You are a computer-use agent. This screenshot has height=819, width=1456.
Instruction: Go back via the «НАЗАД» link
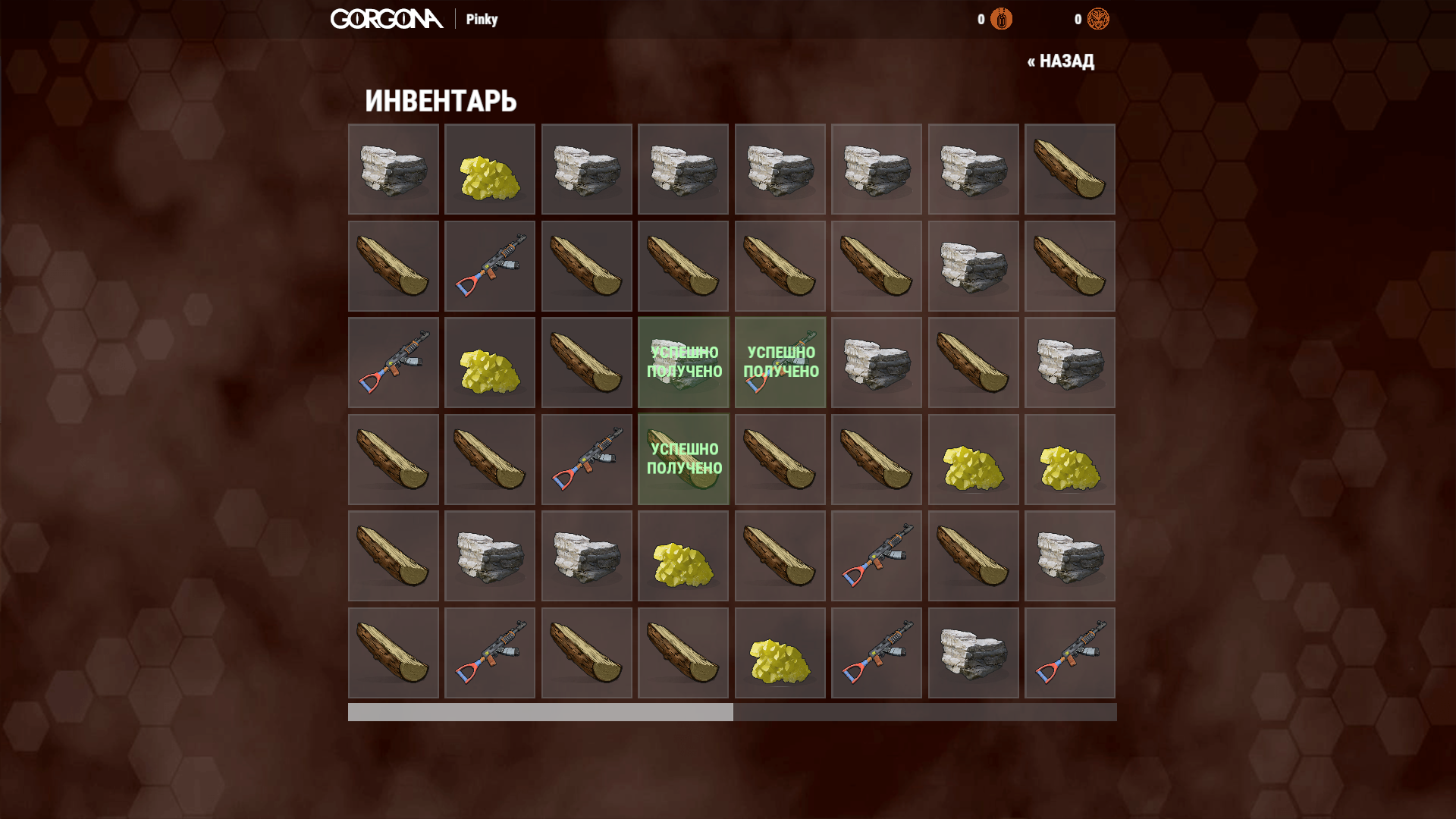coord(1060,61)
